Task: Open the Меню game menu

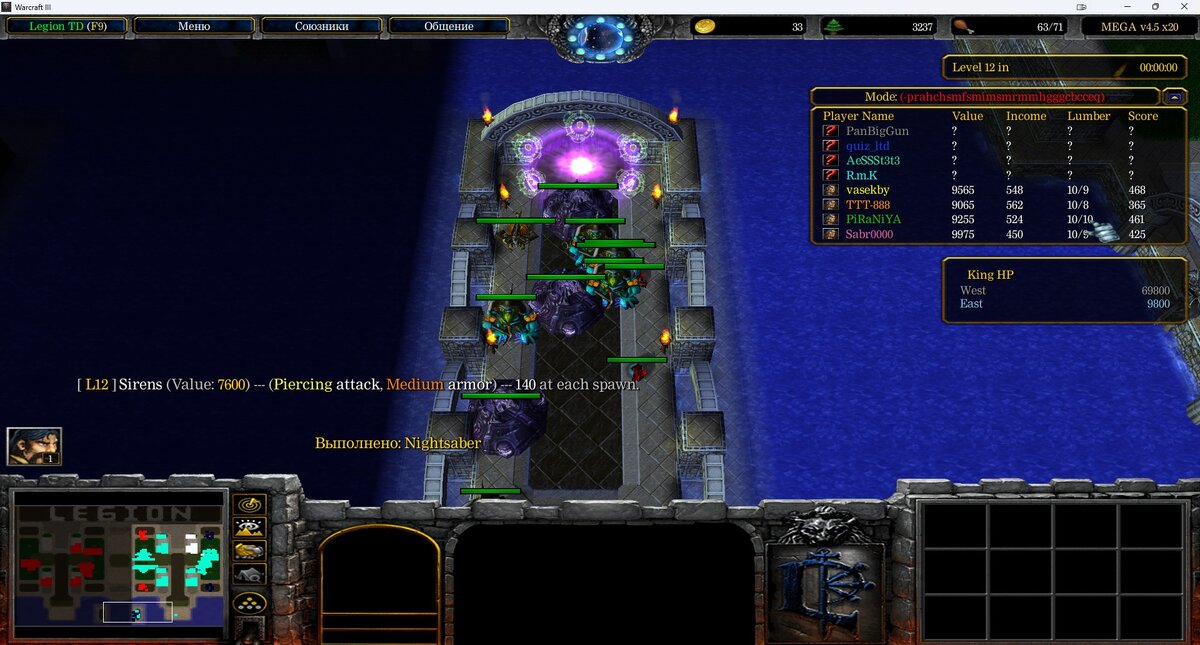Action: (193, 27)
